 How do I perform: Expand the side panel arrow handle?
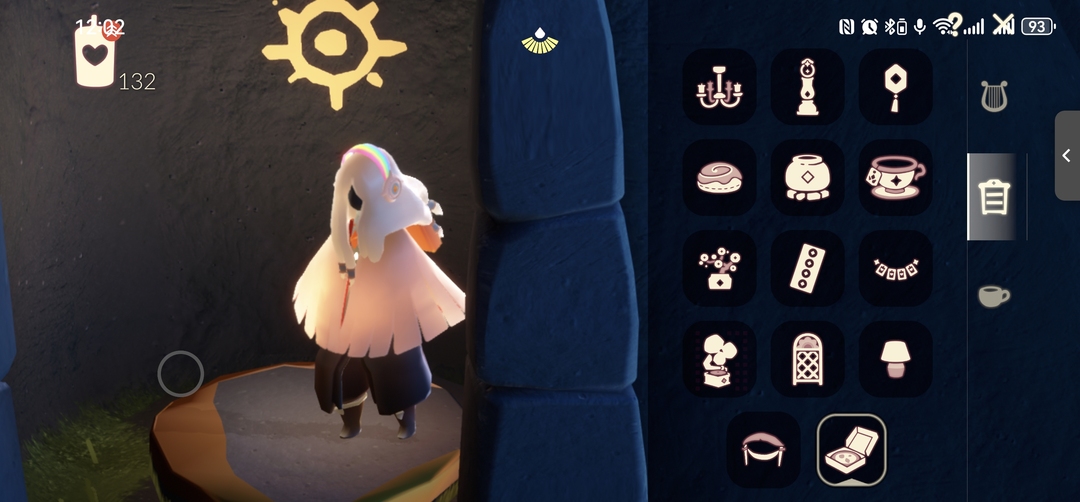1067,155
